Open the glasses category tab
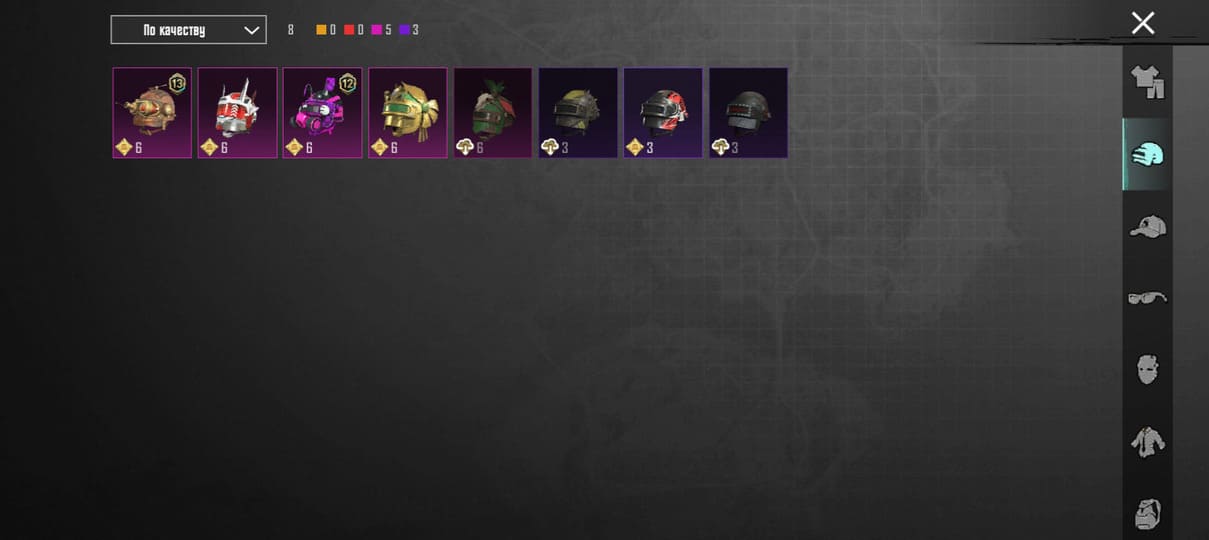 tap(1147, 298)
